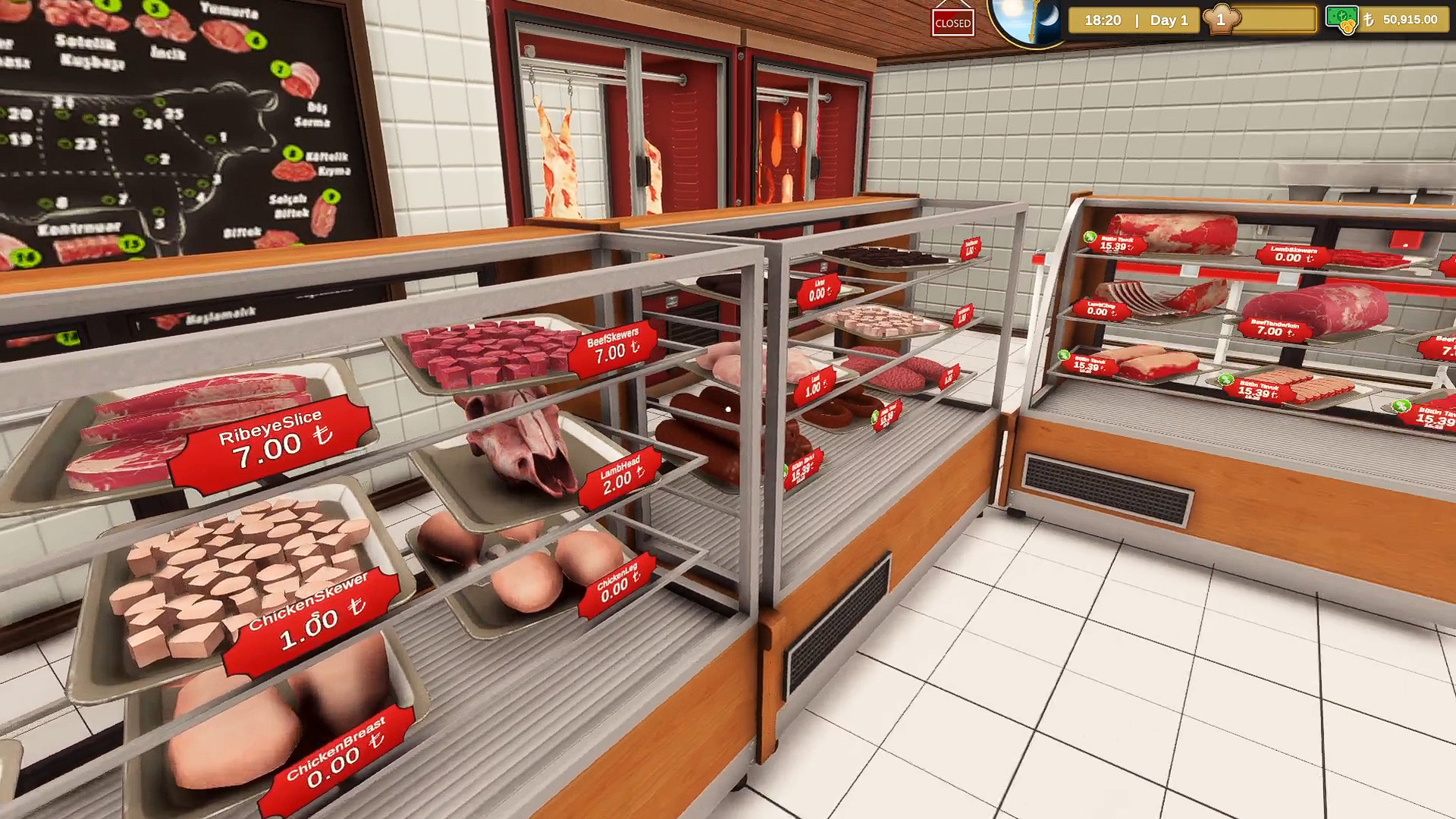Click the LambChop 0.00 tag in right display case
Screen dimensions: 1456x819
pos(1101,309)
